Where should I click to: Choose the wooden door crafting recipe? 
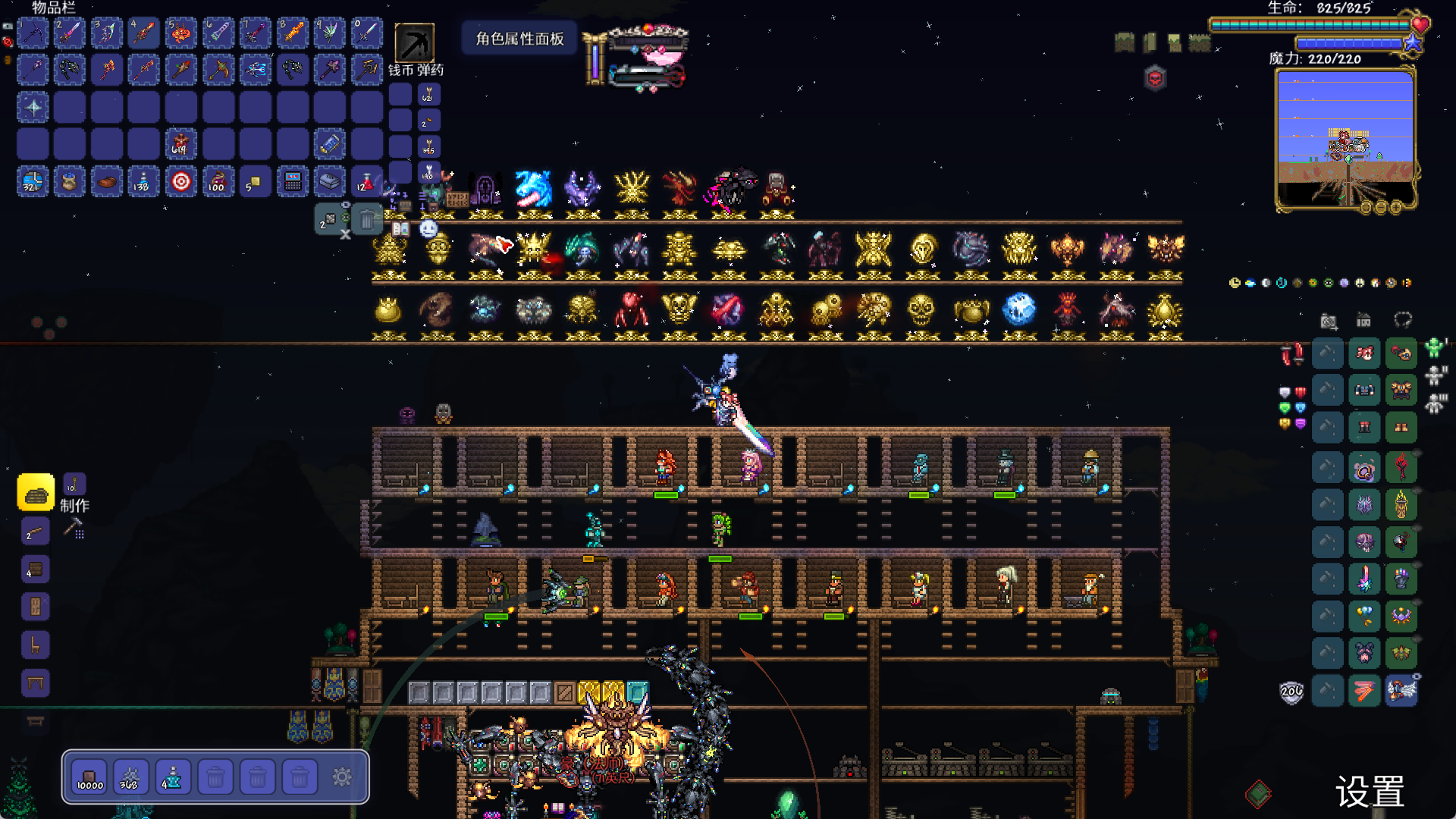tap(36, 607)
